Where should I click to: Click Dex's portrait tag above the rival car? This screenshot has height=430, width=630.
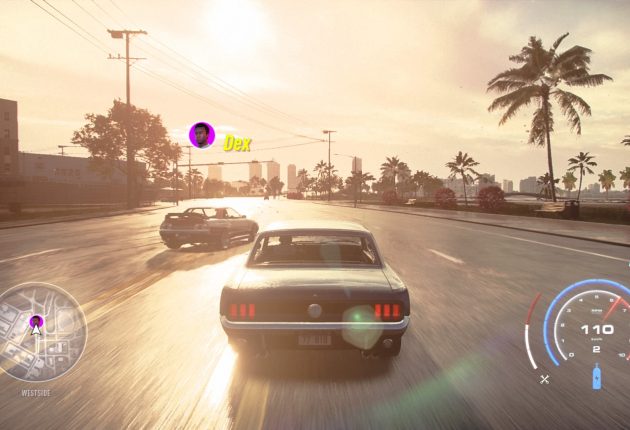[202, 135]
